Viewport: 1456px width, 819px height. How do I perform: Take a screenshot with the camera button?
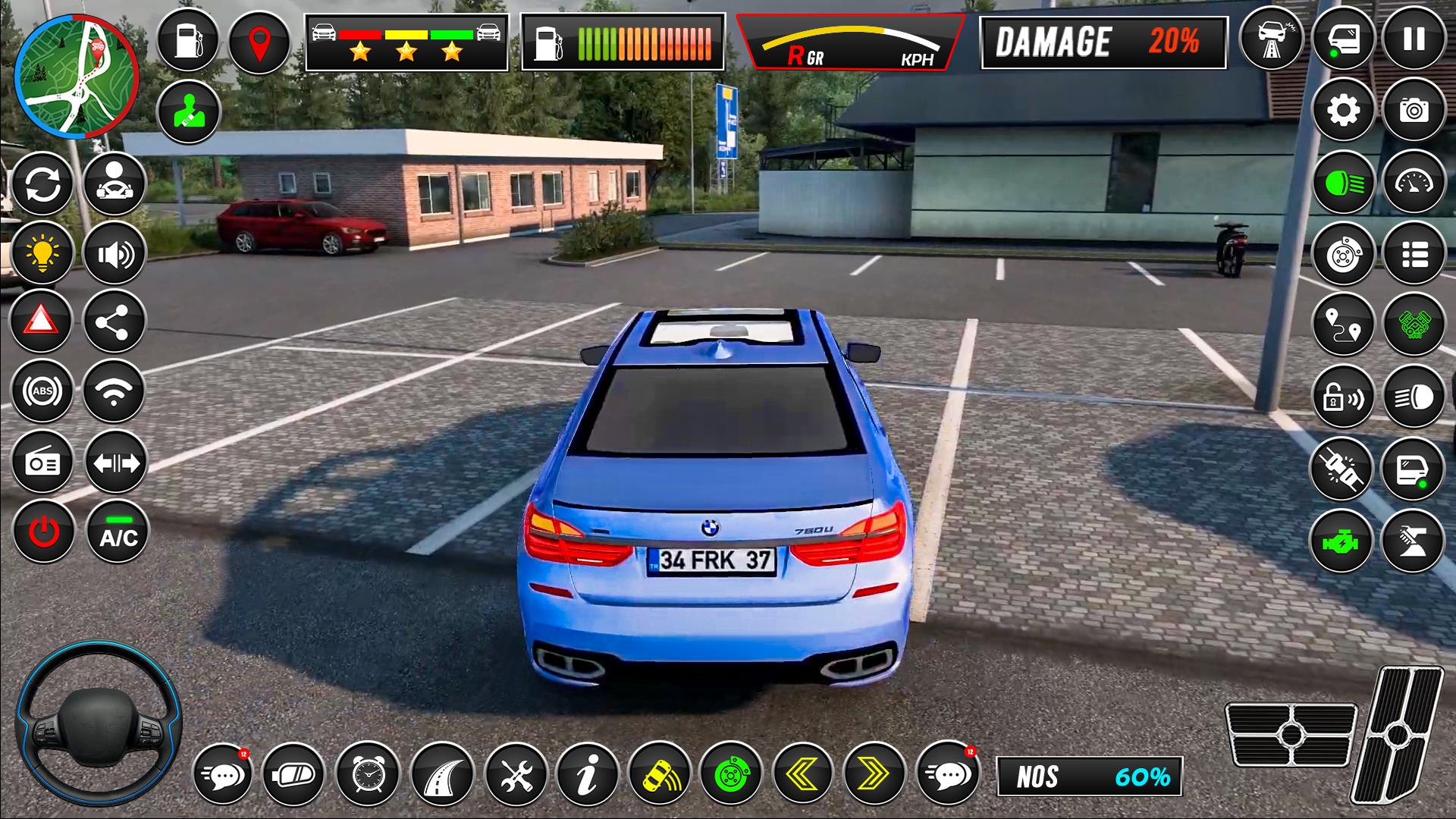1414,111
